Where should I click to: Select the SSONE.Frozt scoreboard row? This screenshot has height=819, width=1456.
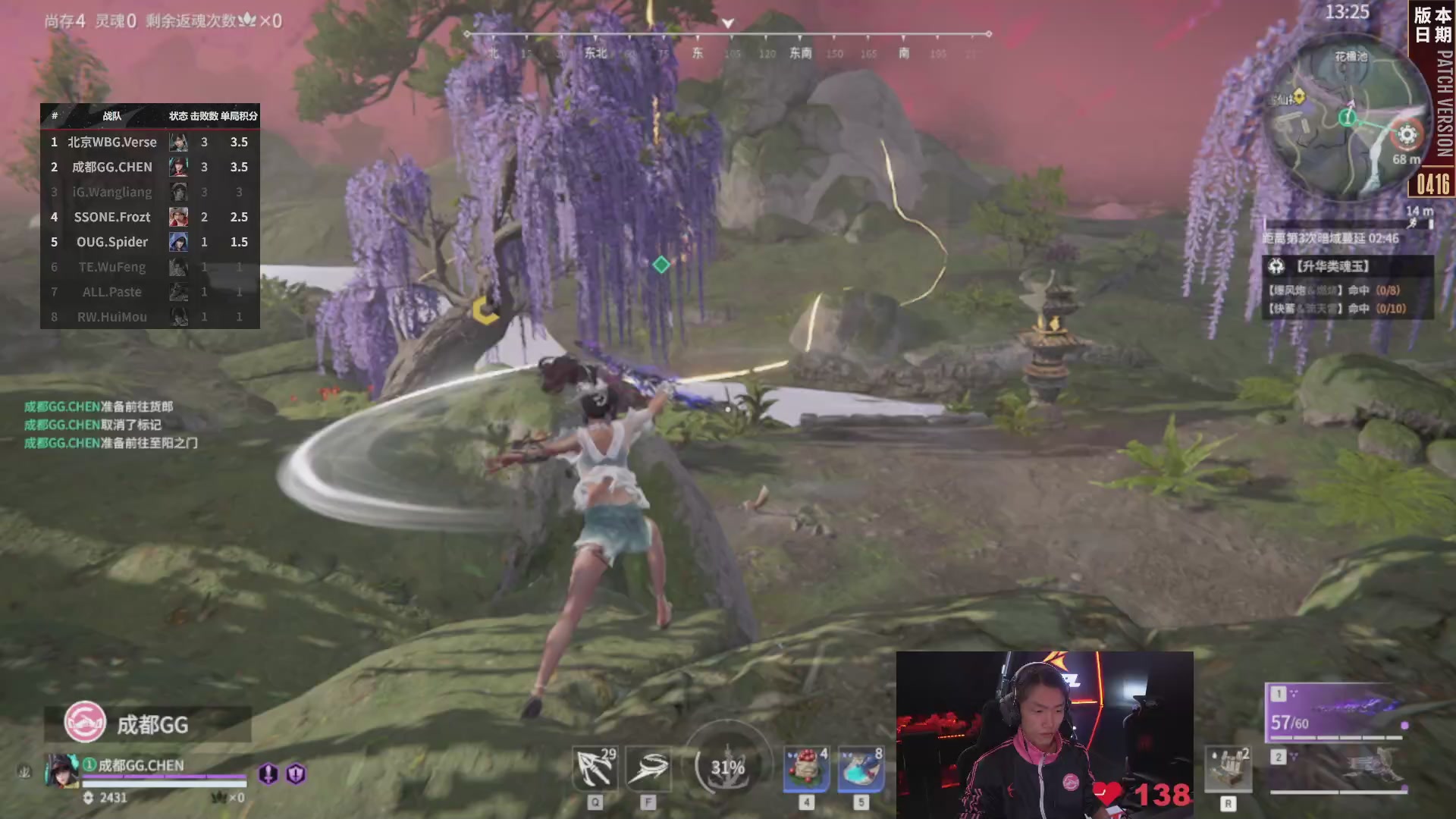tap(150, 217)
